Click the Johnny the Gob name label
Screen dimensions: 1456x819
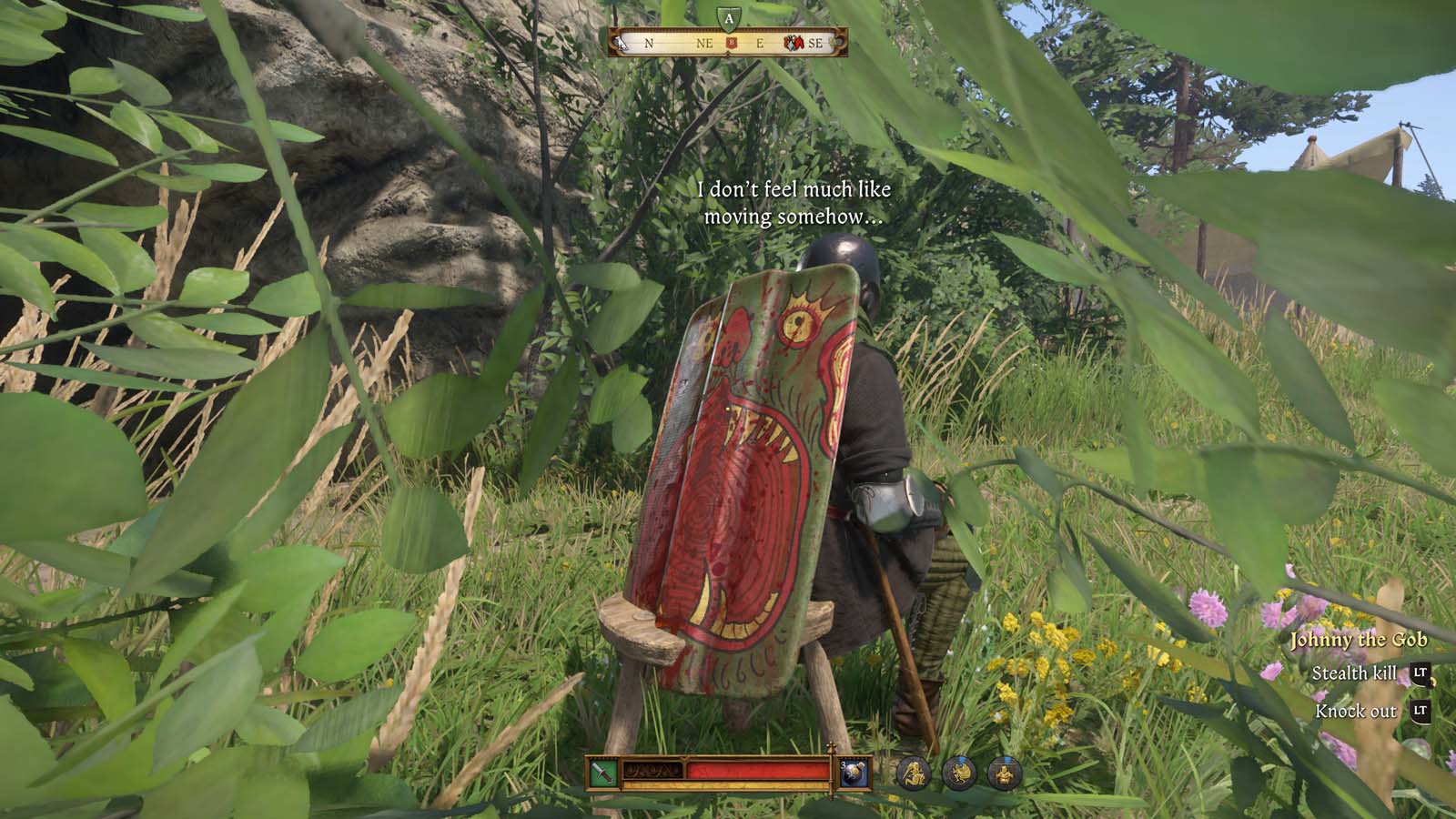pyautogui.click(x=1360, y=640)
